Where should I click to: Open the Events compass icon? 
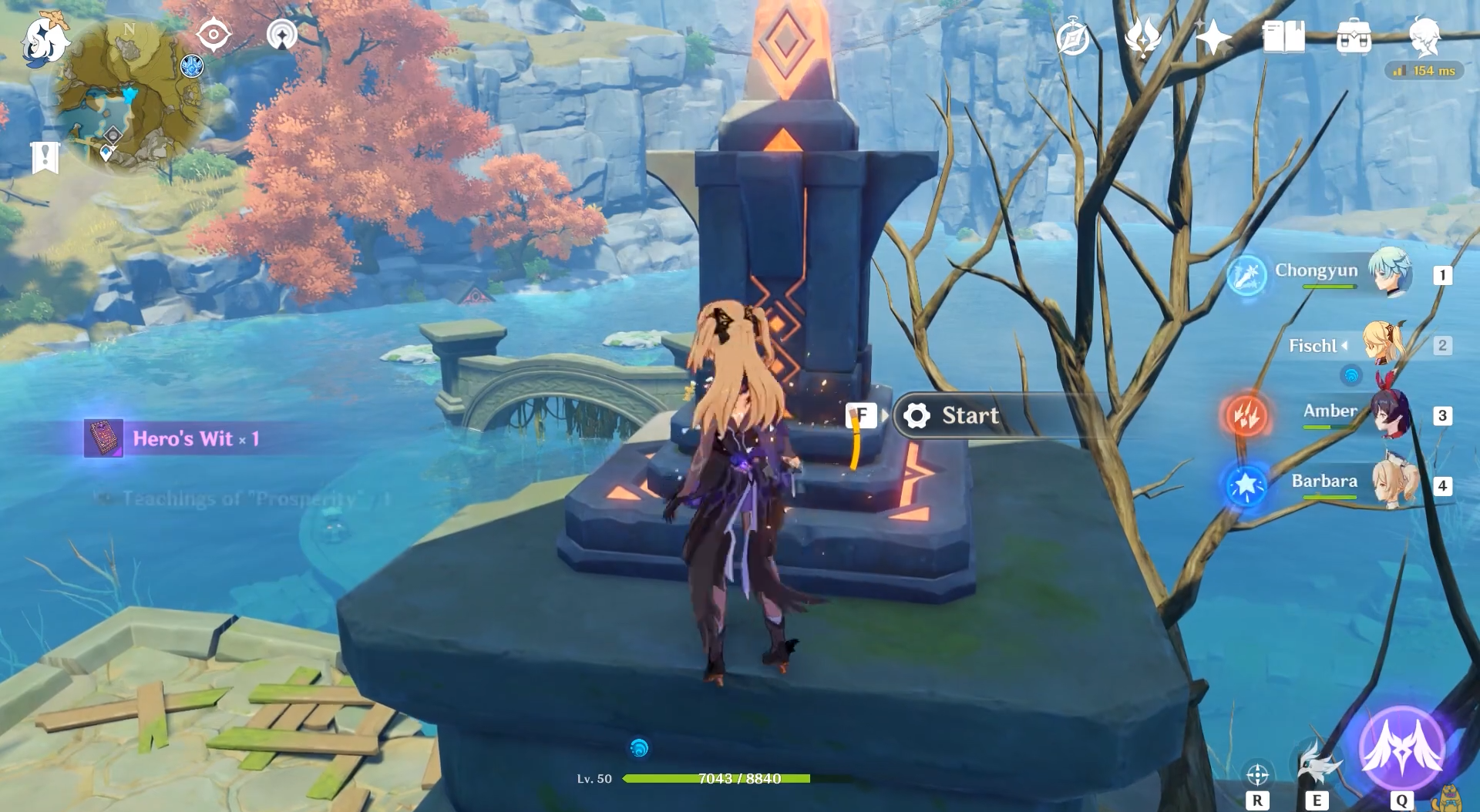click(x=1073, y=38)
